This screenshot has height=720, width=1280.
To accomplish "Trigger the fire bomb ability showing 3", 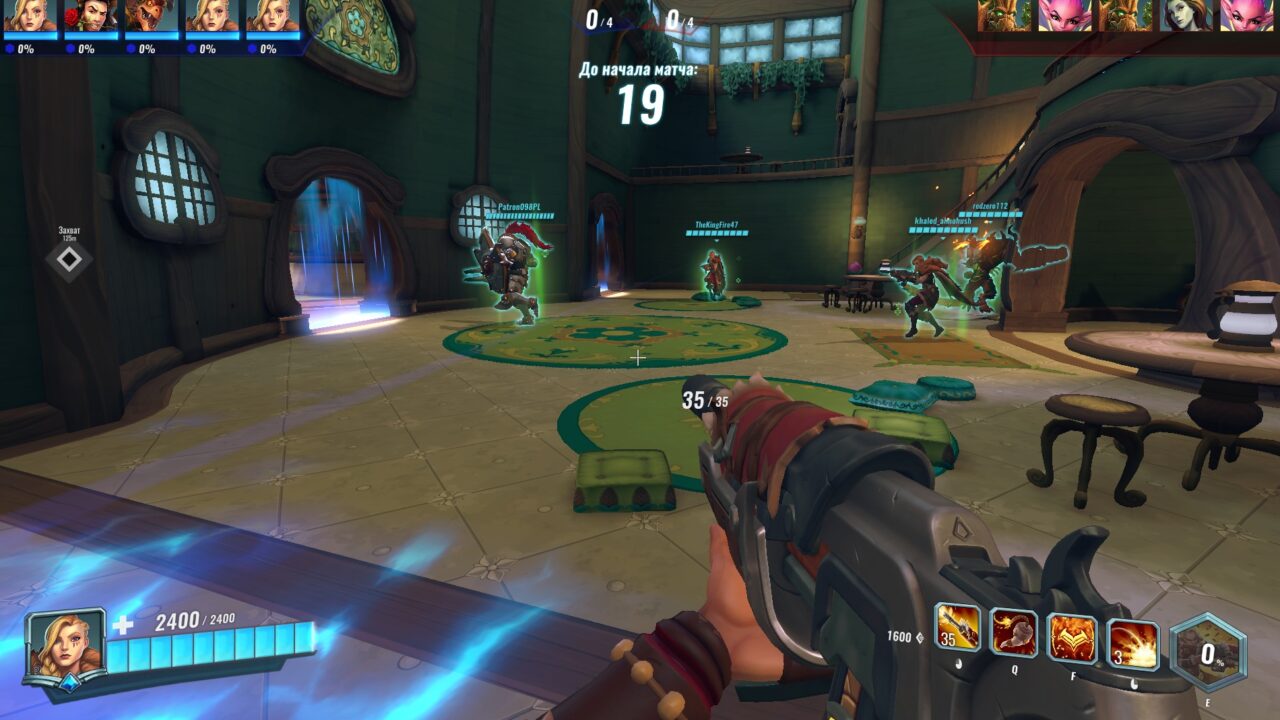I will tap(1133, 644).
